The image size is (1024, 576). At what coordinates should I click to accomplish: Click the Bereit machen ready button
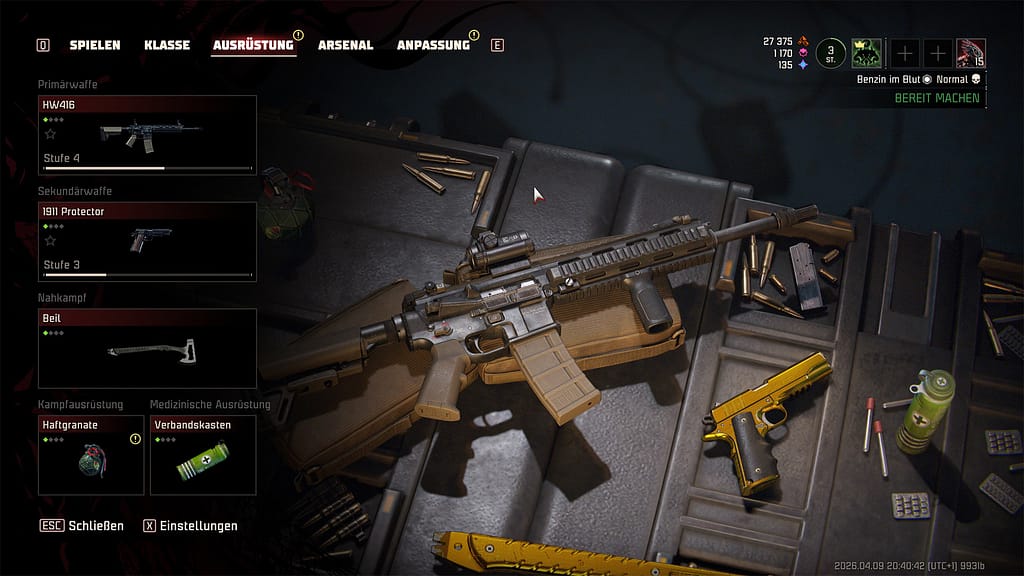coord(936,98)
